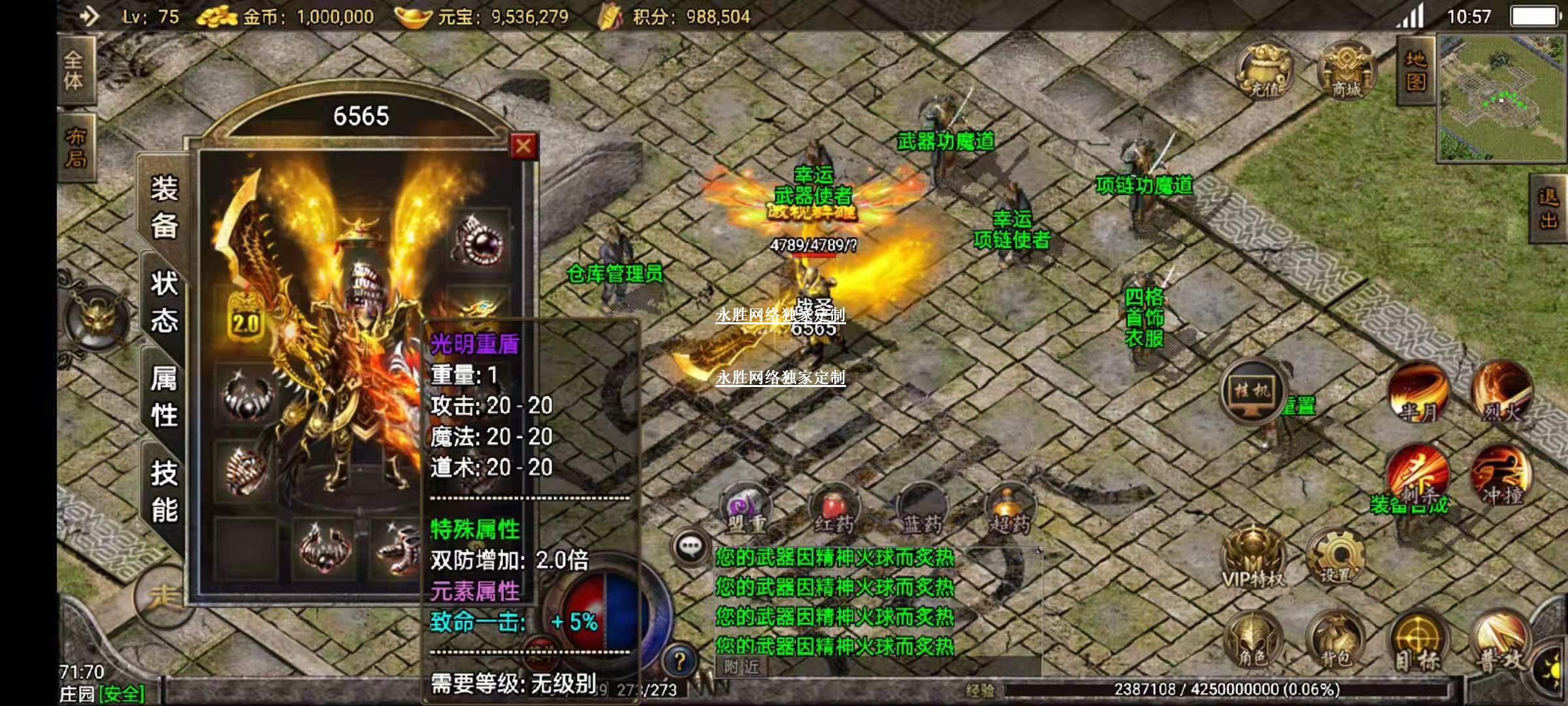This screenshot has height=706, width=1568.
Task: Select the 装备 equipment tab
Action: [164, 208]
